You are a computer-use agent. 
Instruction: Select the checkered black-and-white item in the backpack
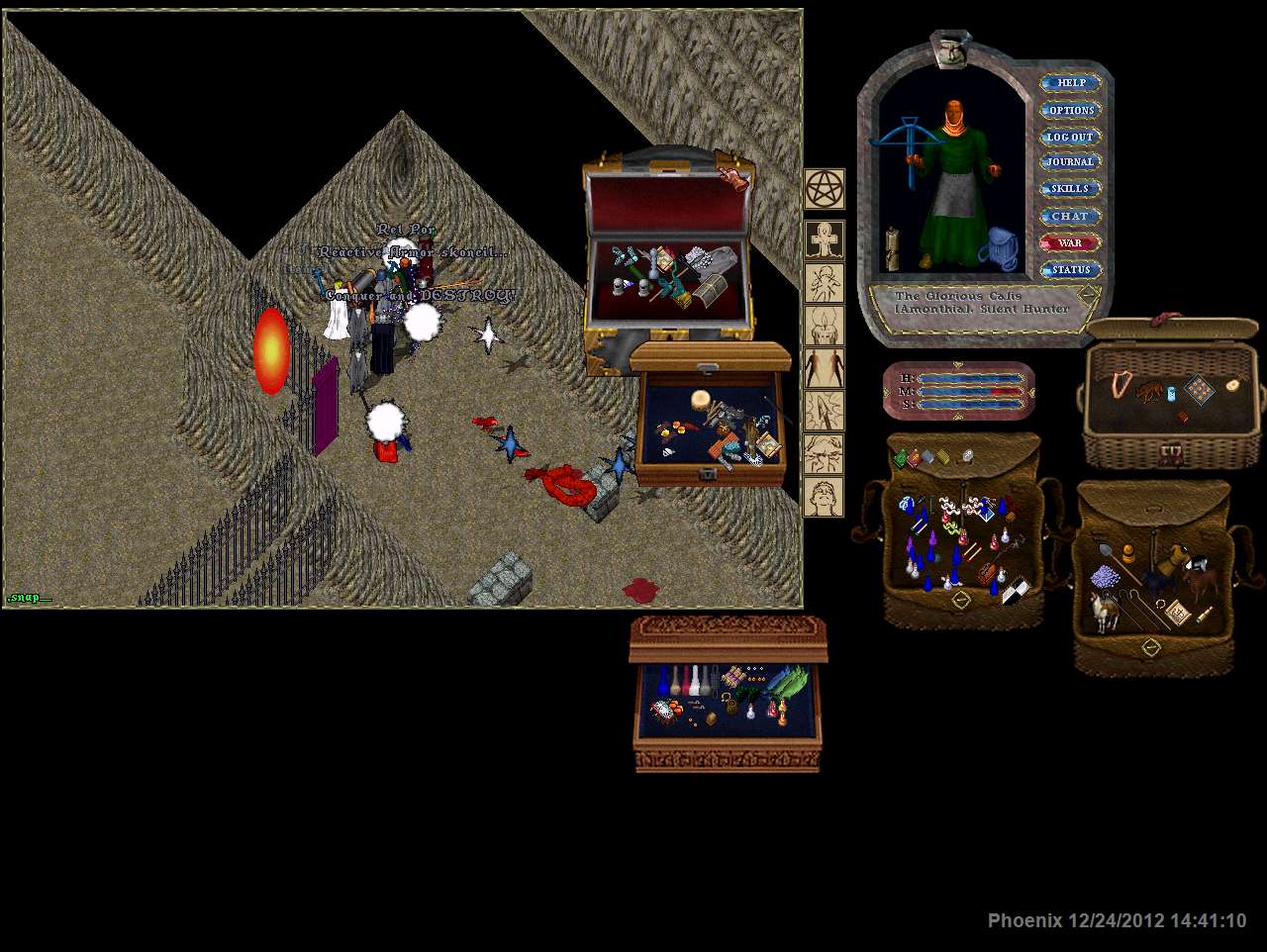[x=1015, y=591]
